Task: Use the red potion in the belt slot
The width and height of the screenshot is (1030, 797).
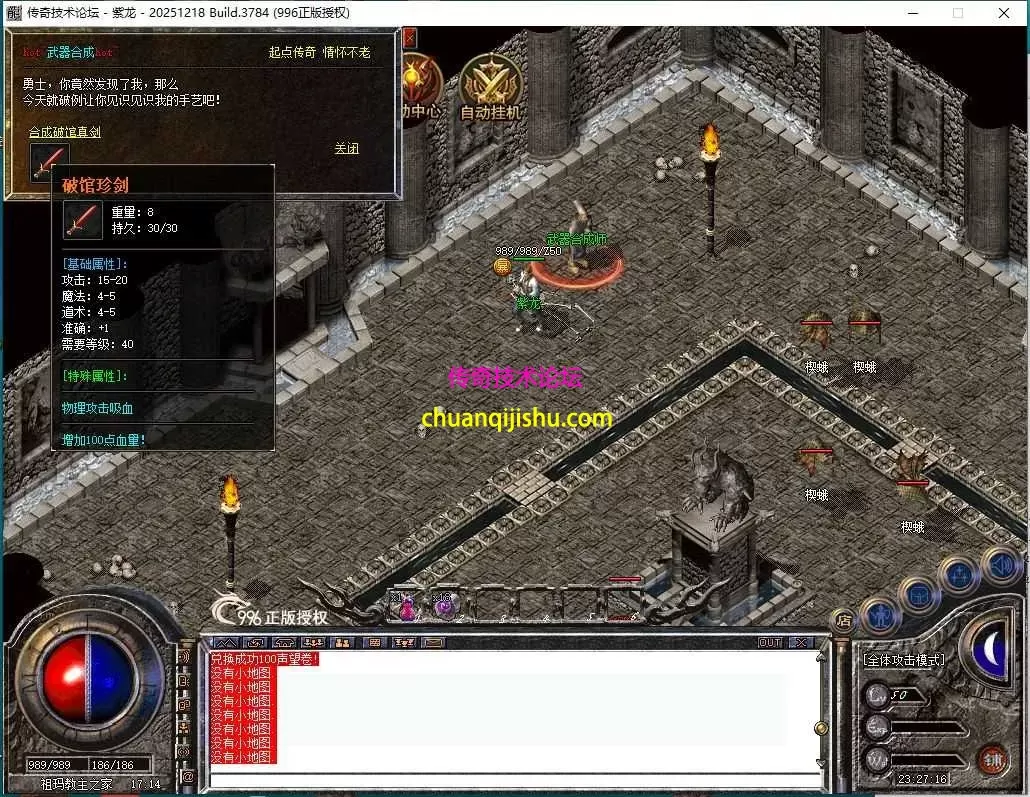Action: (407, 606)
